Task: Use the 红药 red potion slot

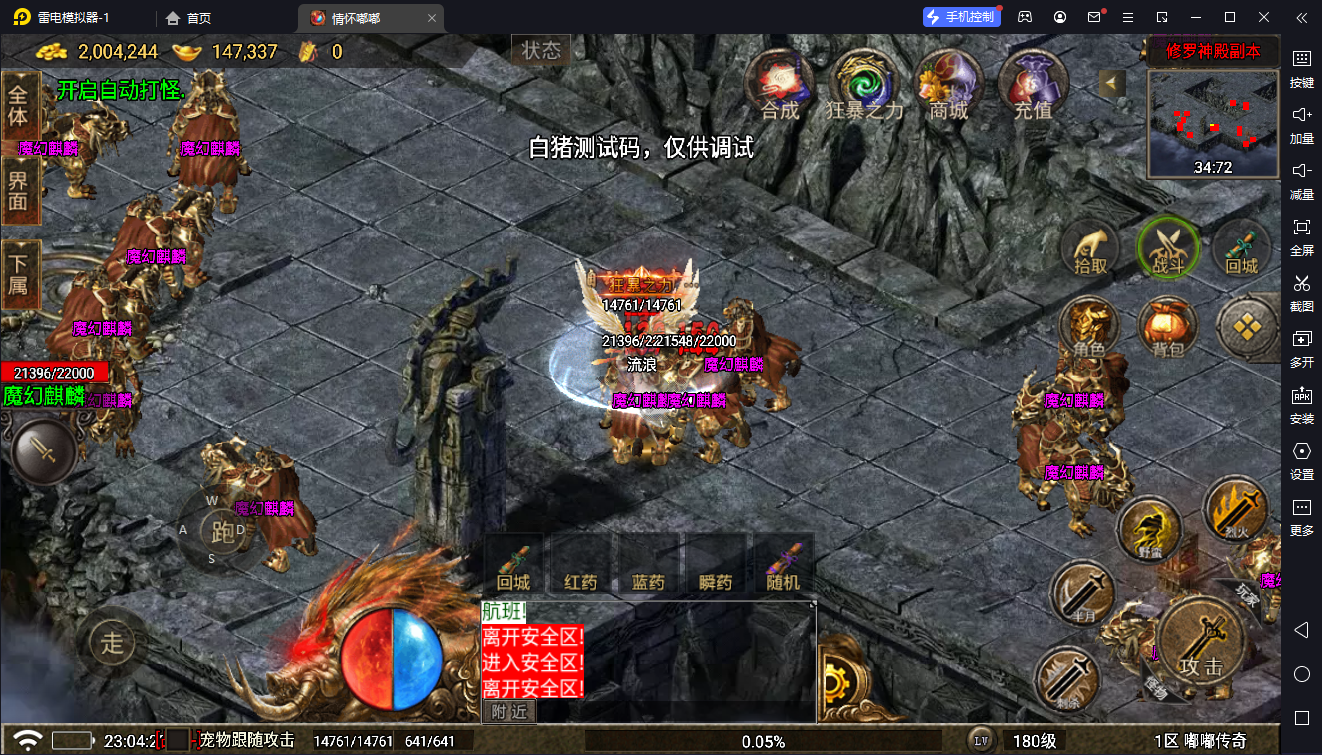Action: 581,566
